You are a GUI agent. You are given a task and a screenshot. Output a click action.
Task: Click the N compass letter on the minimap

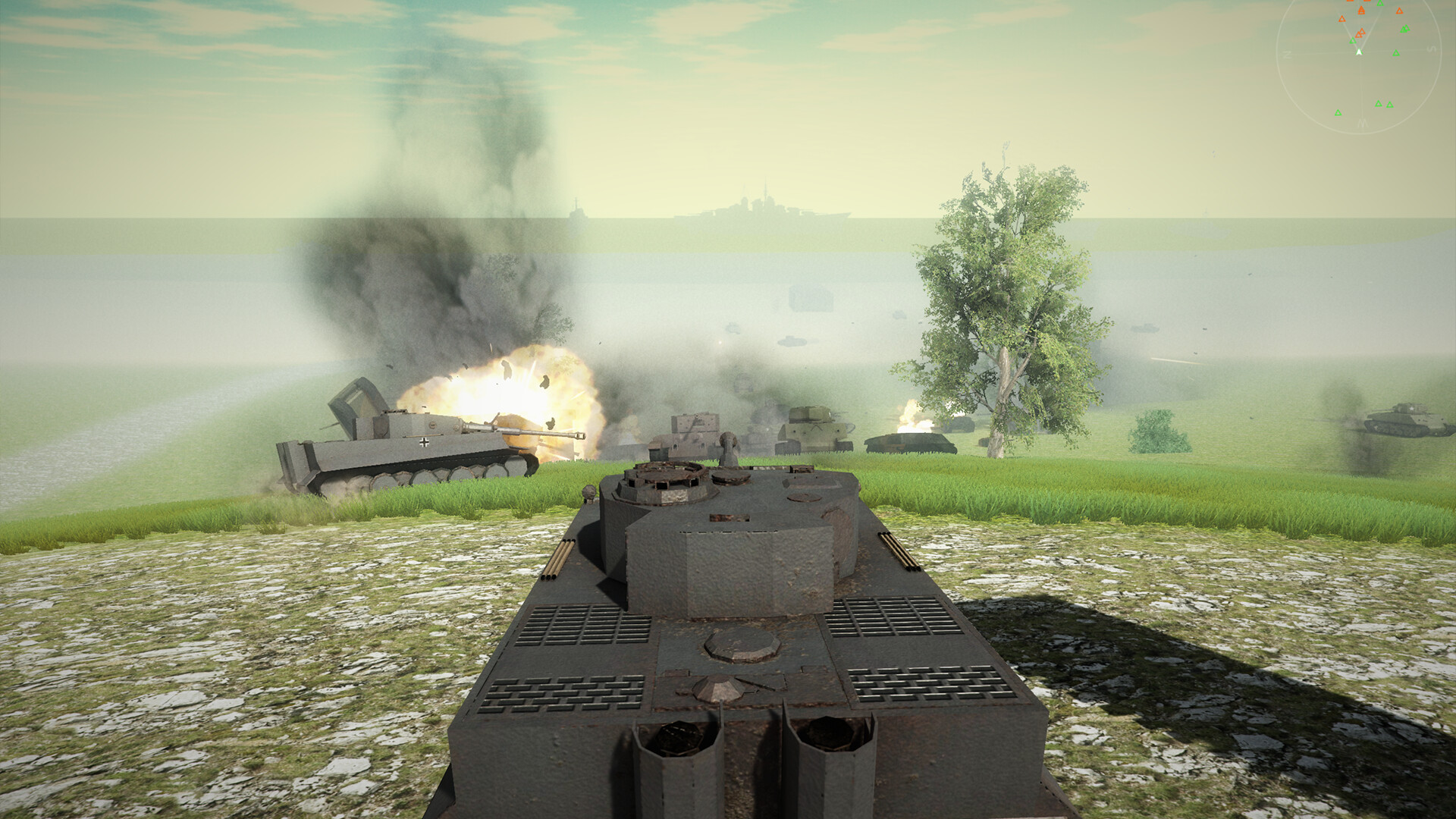pyautogui.click(x=1287, y=54)
